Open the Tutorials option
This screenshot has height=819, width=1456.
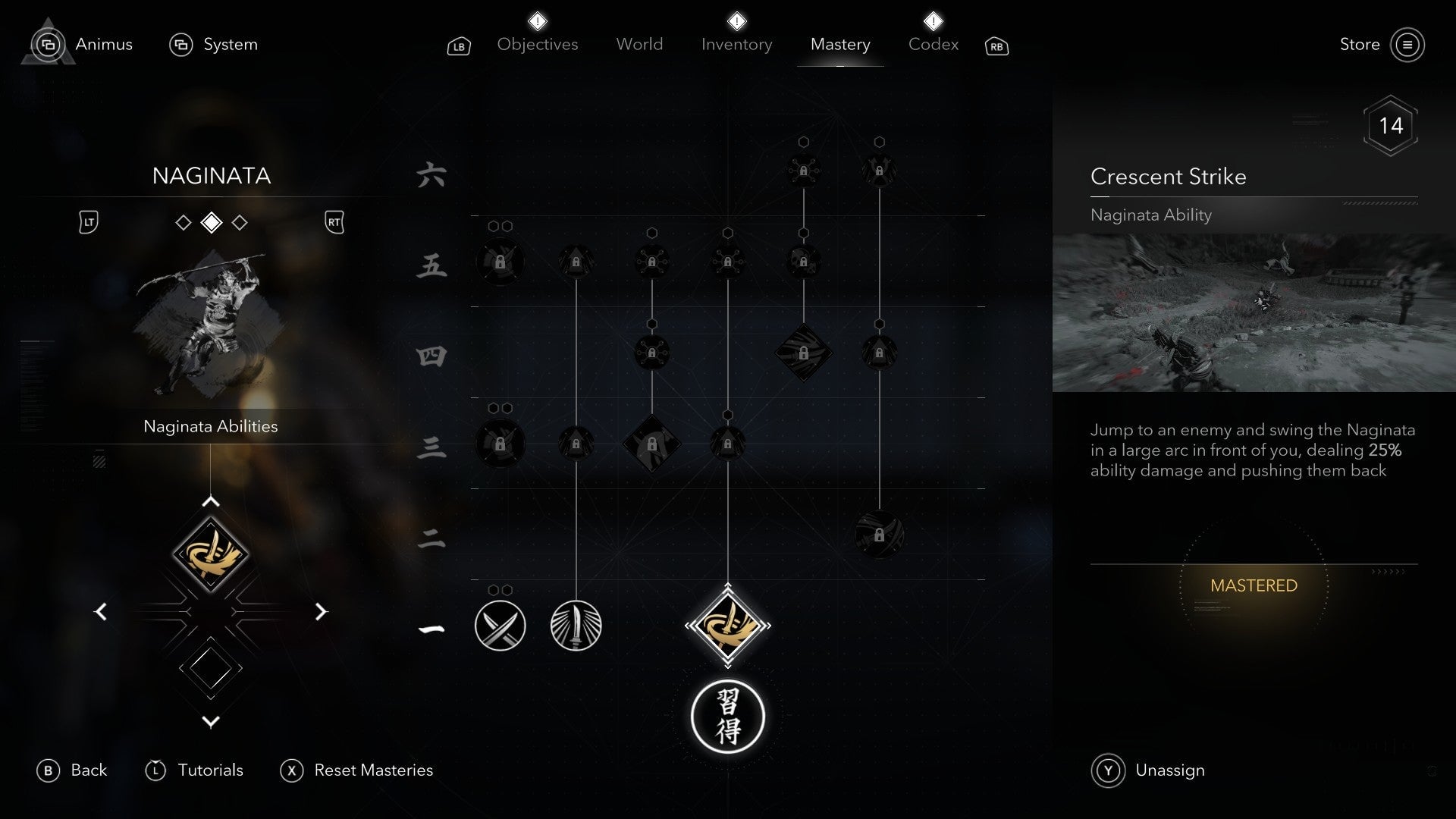(196, 770)
